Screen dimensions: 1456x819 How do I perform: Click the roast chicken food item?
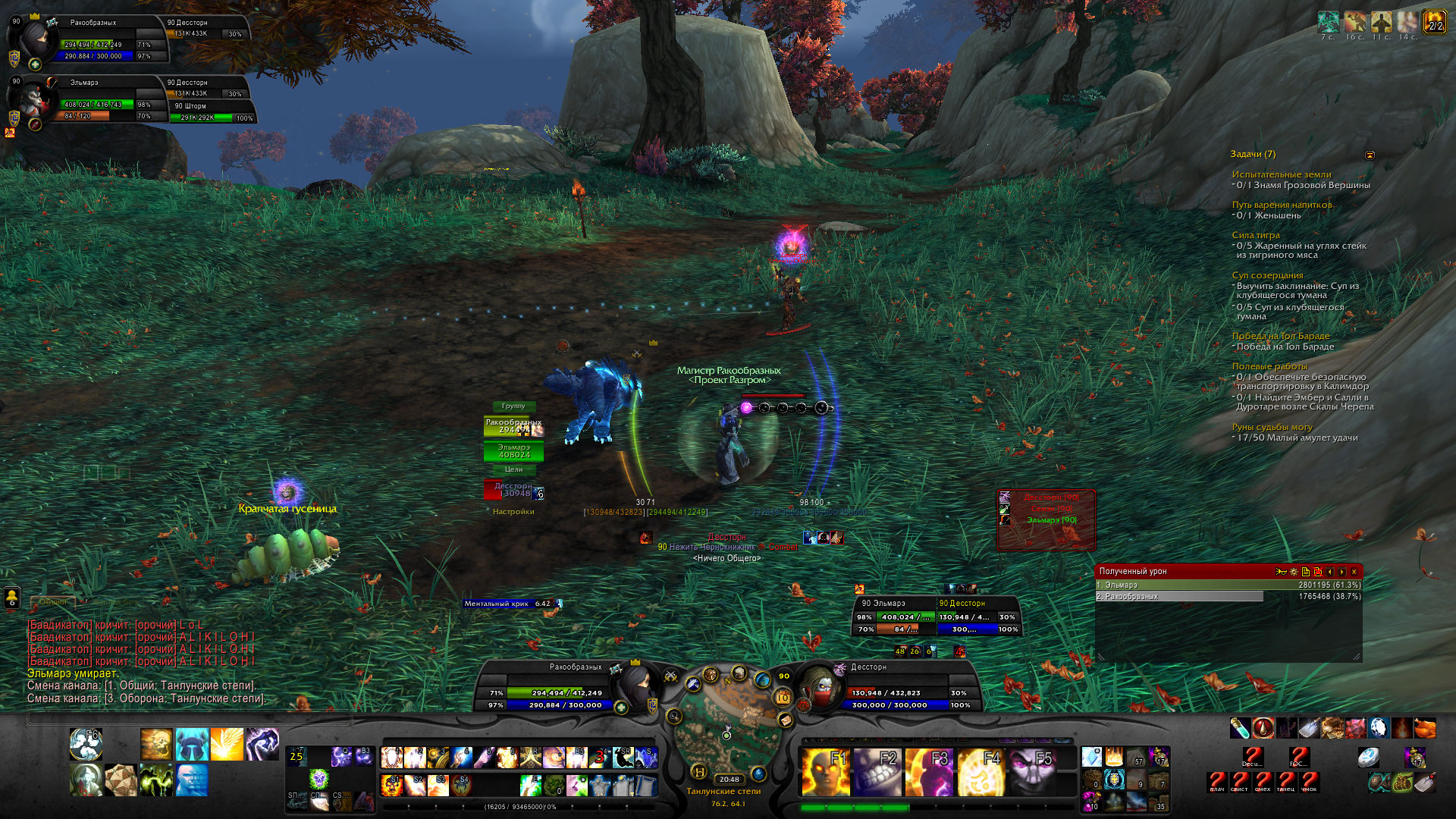coord(1425,728)
